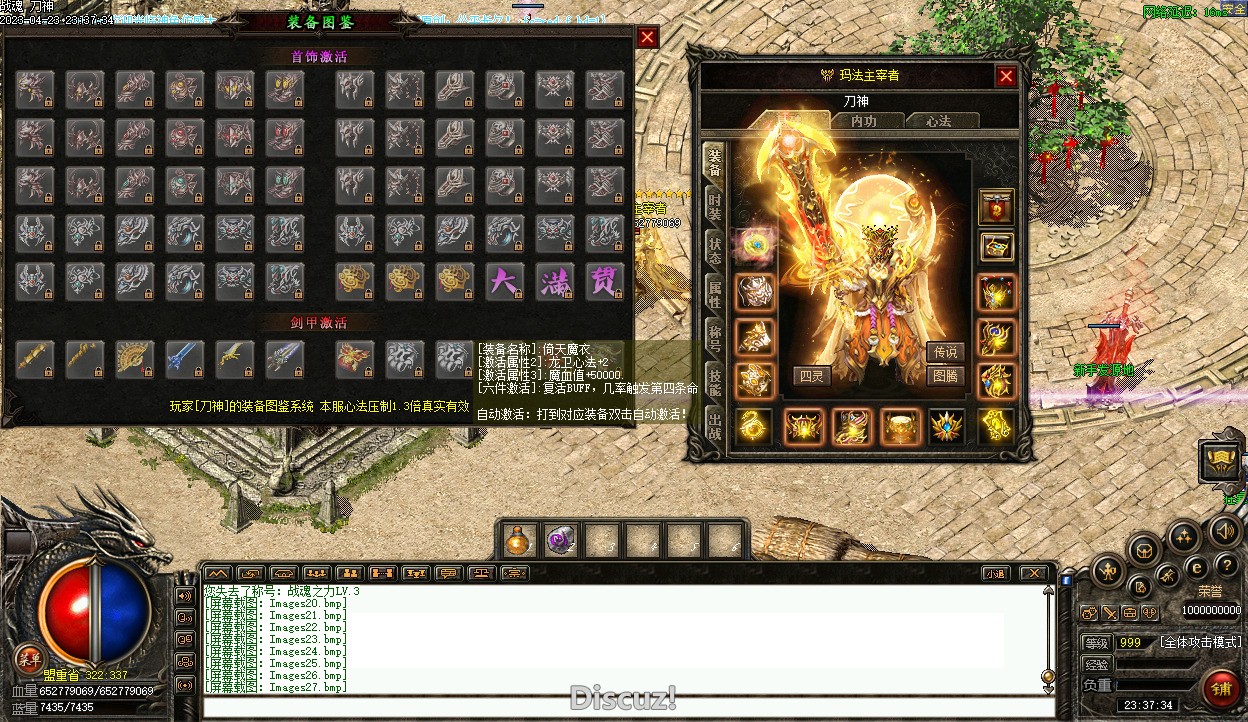Close the 装备图鉴 equipment codex window
Screen dimensions: 1248x722
point(648,38)
